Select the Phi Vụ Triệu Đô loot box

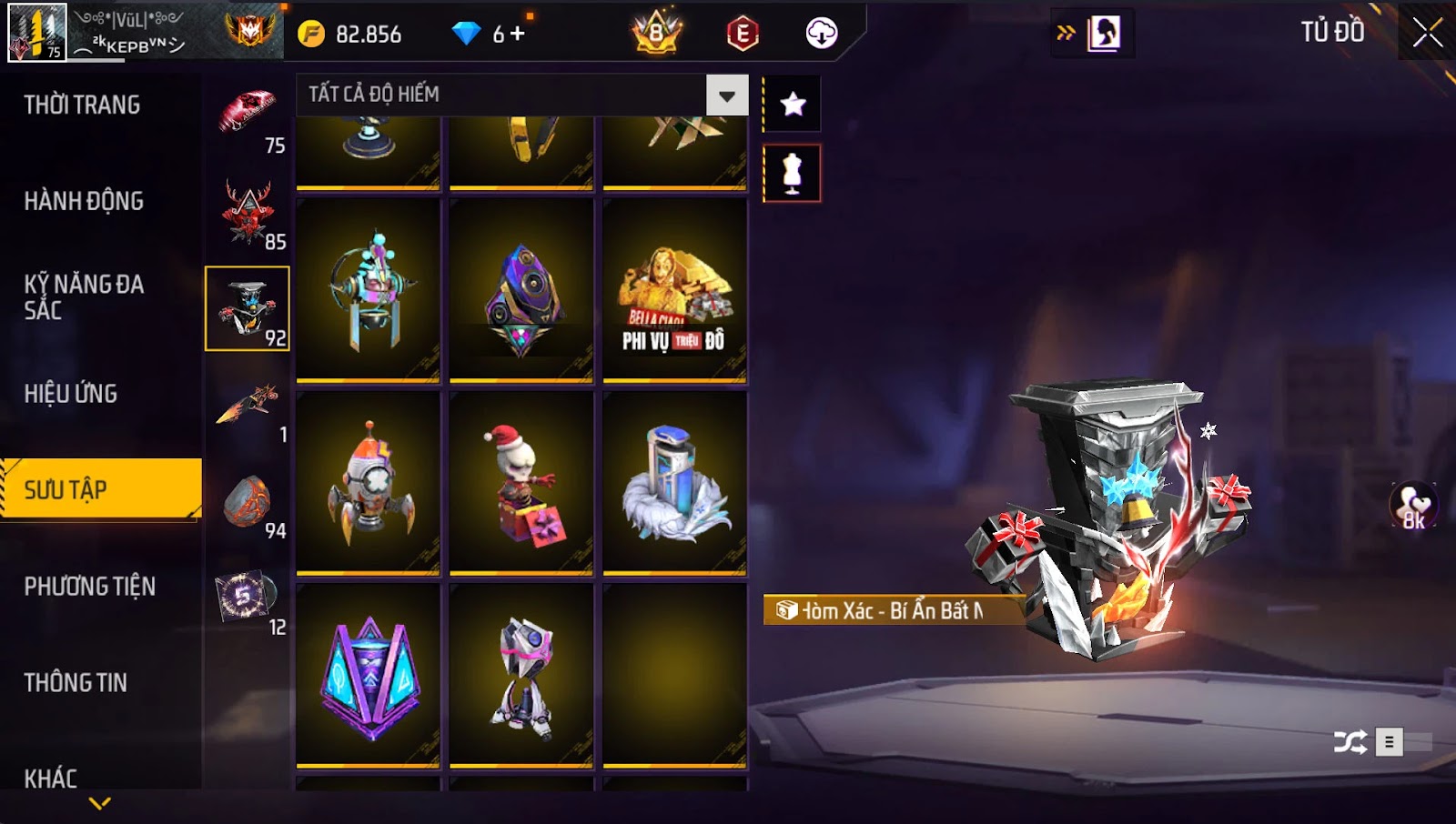(x=674, y=290)
